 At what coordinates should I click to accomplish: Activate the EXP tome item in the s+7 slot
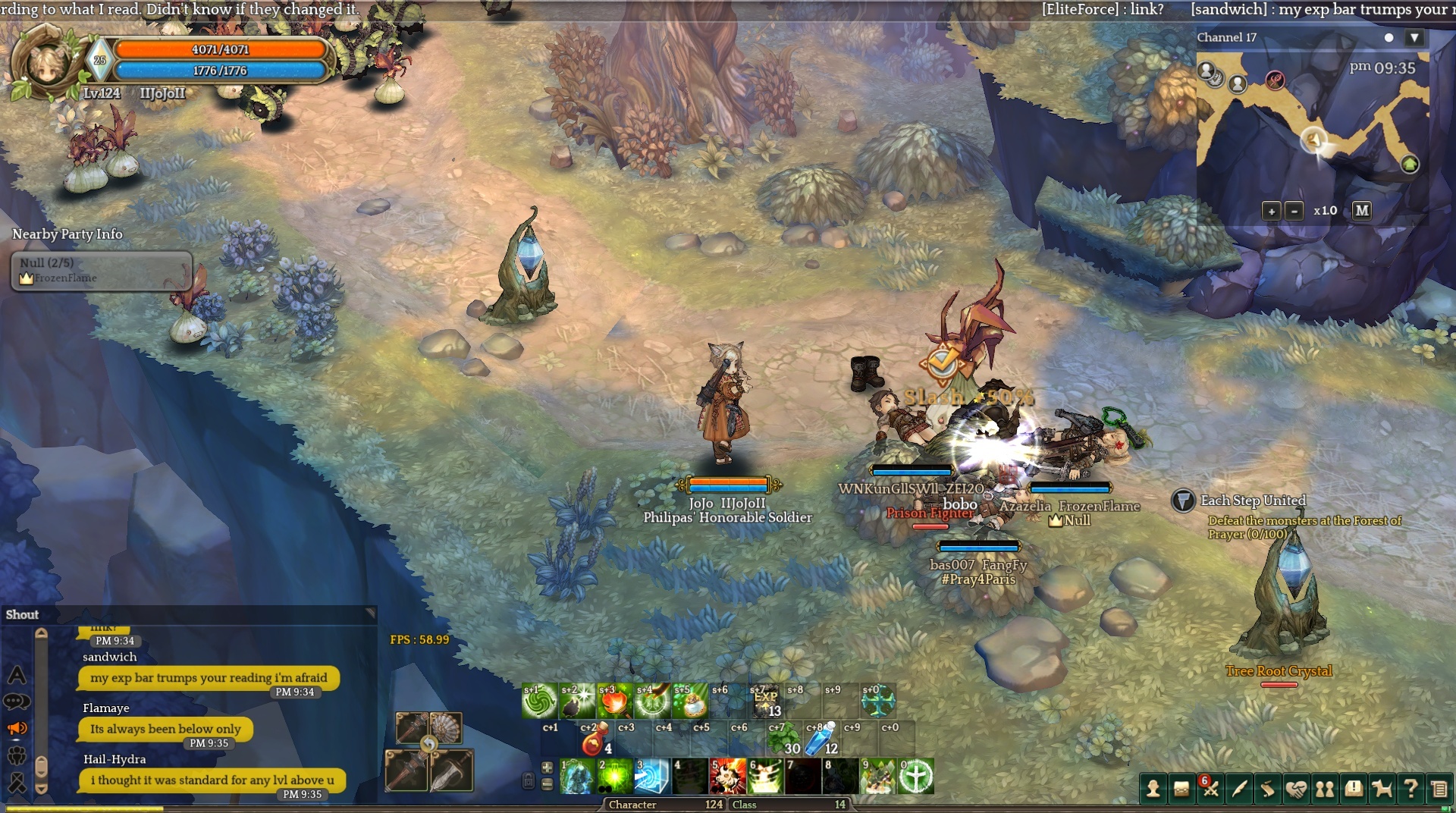[x=765, y=700]
